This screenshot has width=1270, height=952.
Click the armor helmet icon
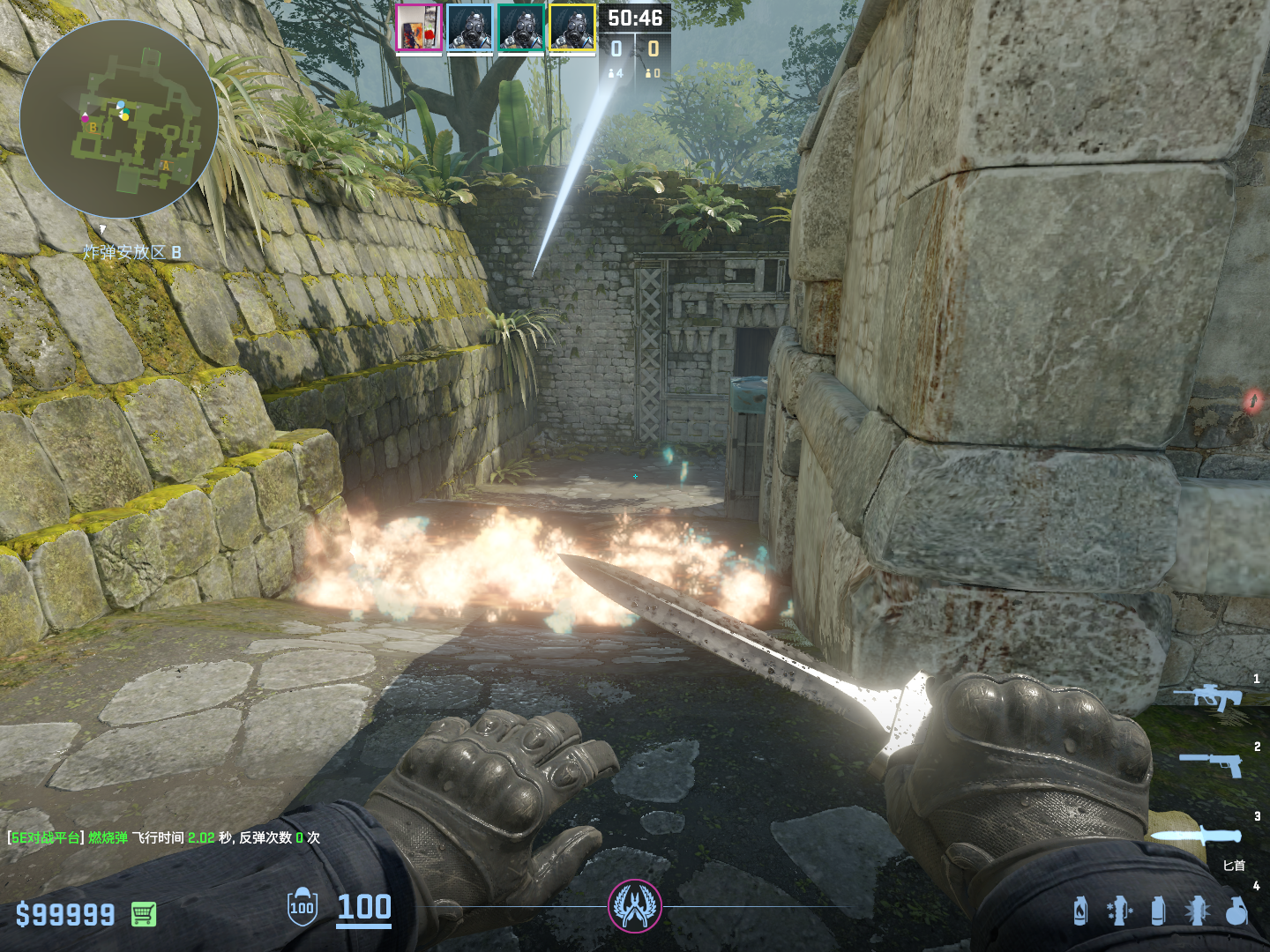302,907
